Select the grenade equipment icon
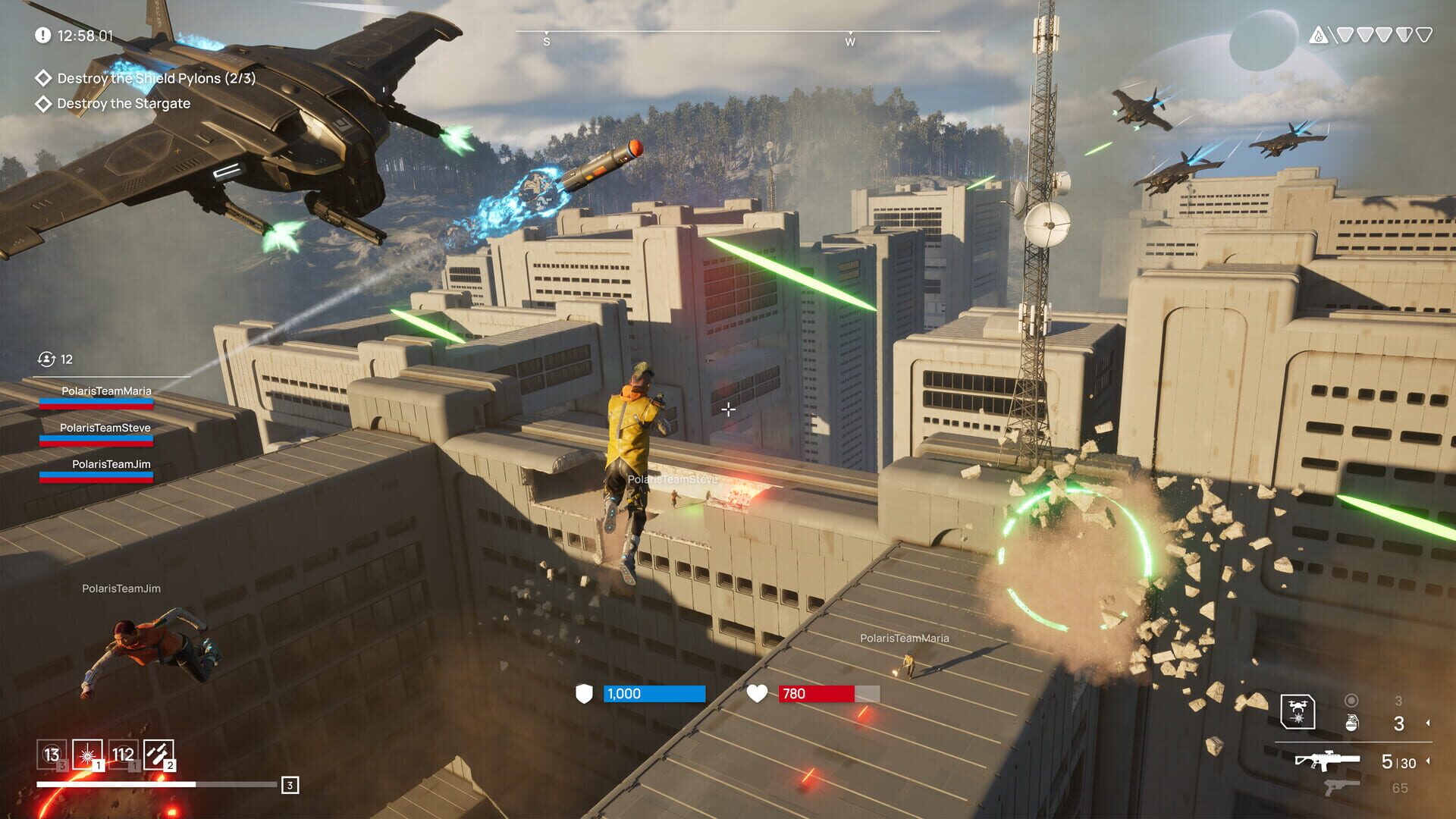The image size is (1456, 819). [x=1352, y=722]
